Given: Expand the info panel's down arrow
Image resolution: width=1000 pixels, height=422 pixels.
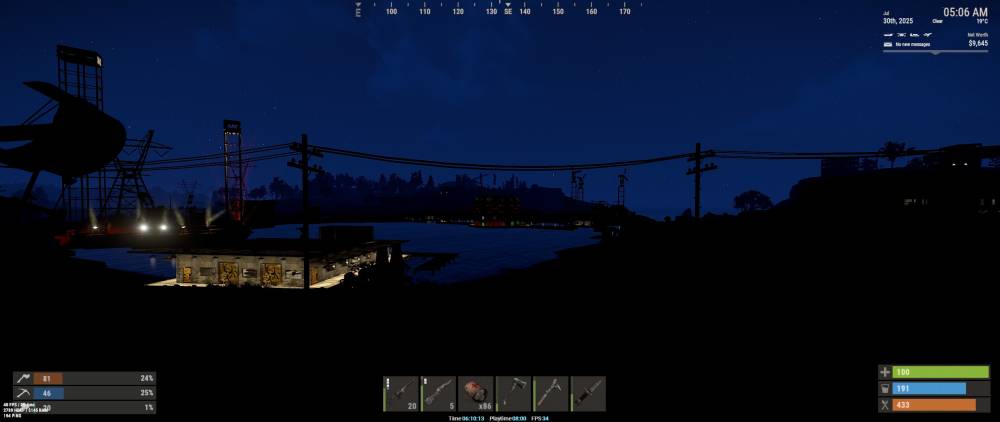Looking at the screenshot, I should [x=936, y=52].
